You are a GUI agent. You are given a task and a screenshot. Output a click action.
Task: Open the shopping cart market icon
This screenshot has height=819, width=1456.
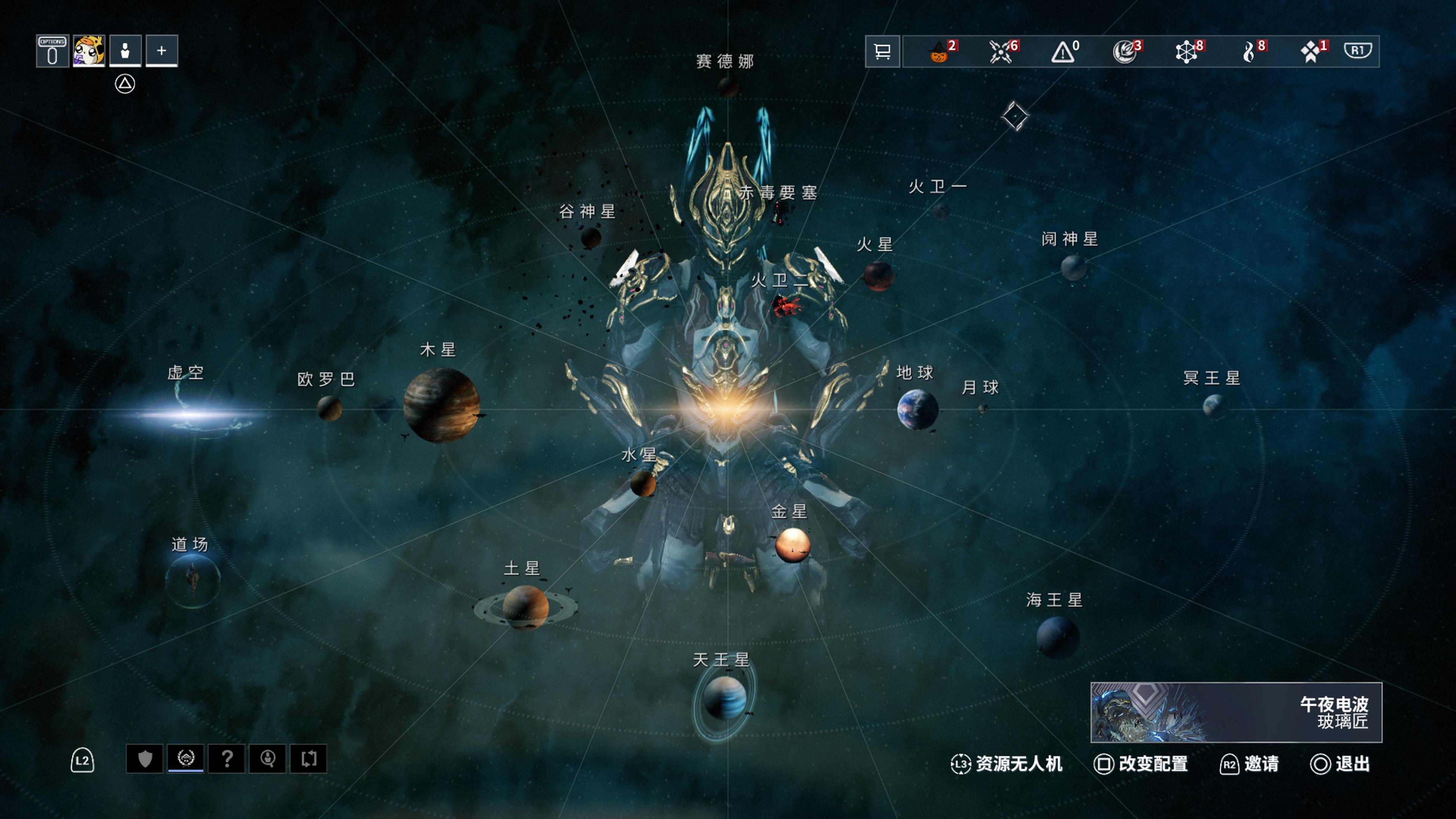[x=882, y=52]
